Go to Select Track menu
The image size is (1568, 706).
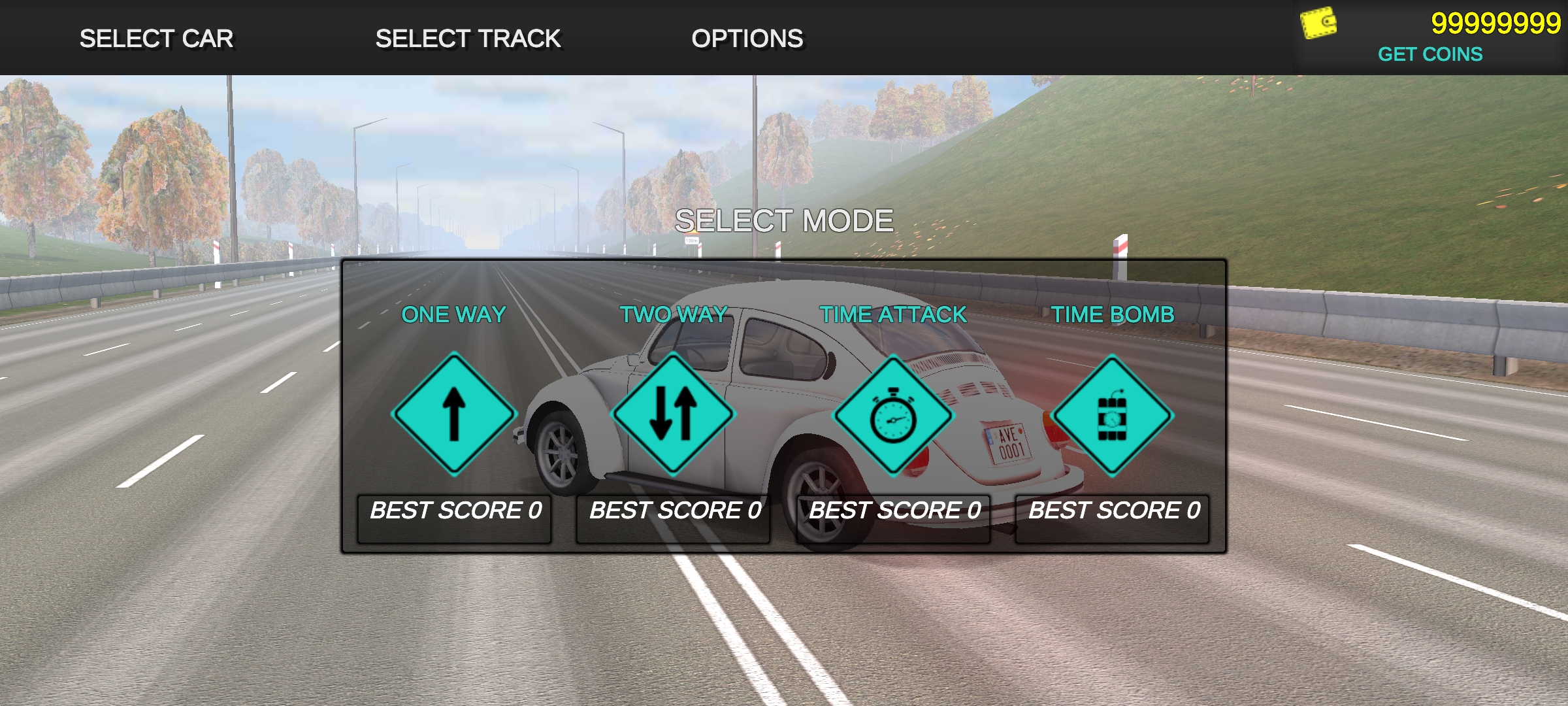[468, 39]
